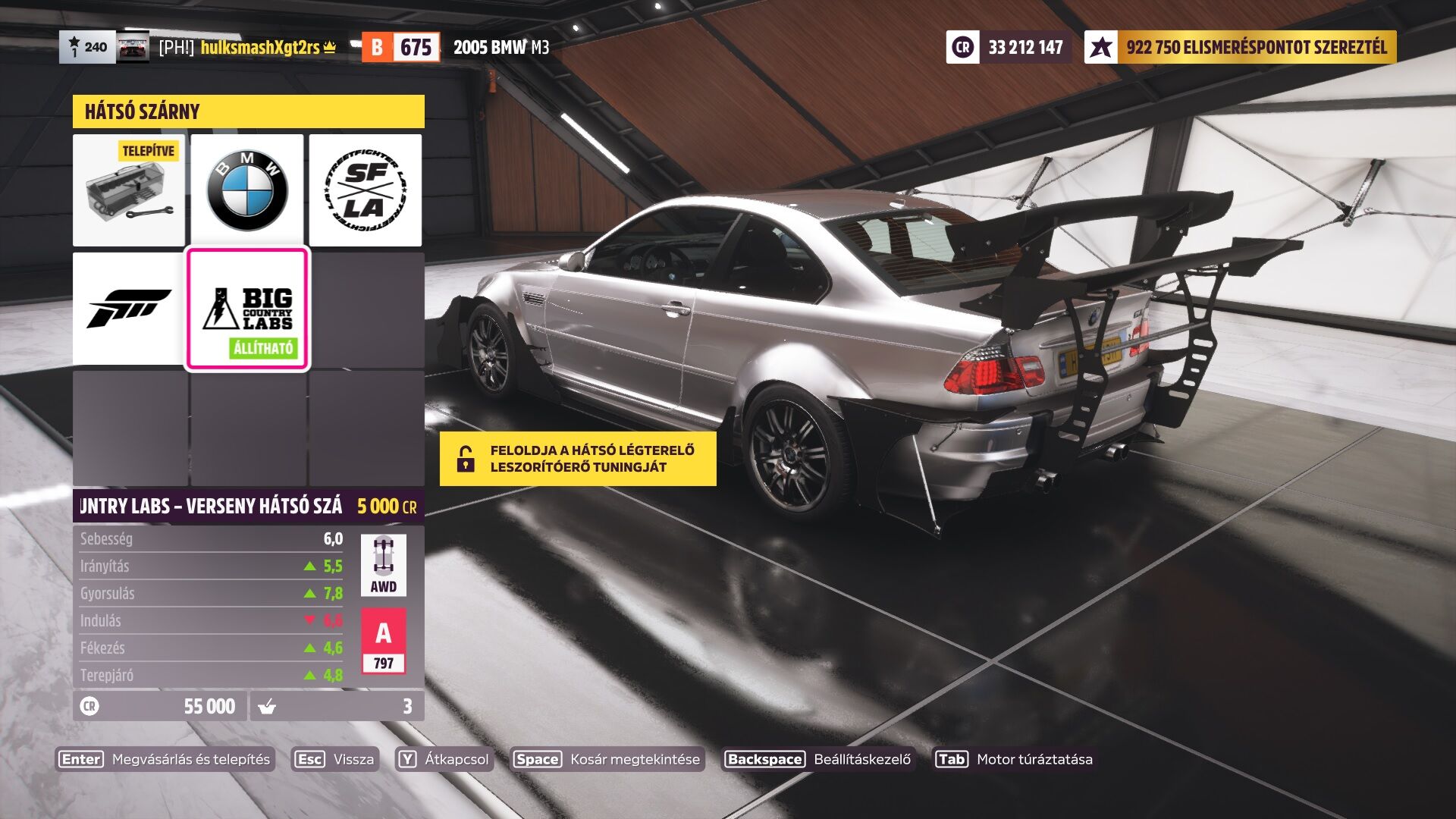This screenshot has height=819, width=1456.
Task: Open Kosár megtekintése to view cart
Action: tap(607, 759)
